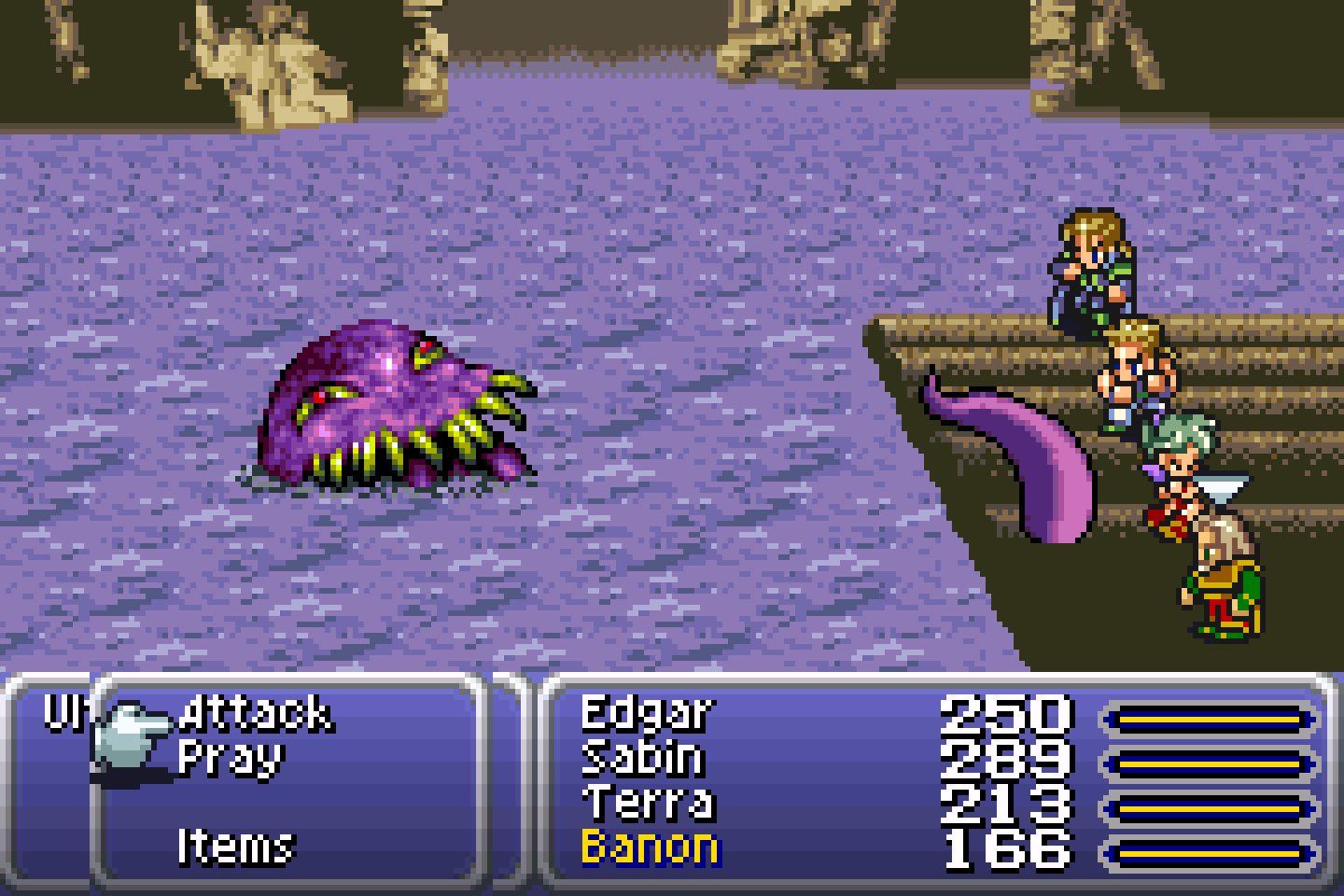
Task: Choose the Pray command
Action: coord(230,759)
